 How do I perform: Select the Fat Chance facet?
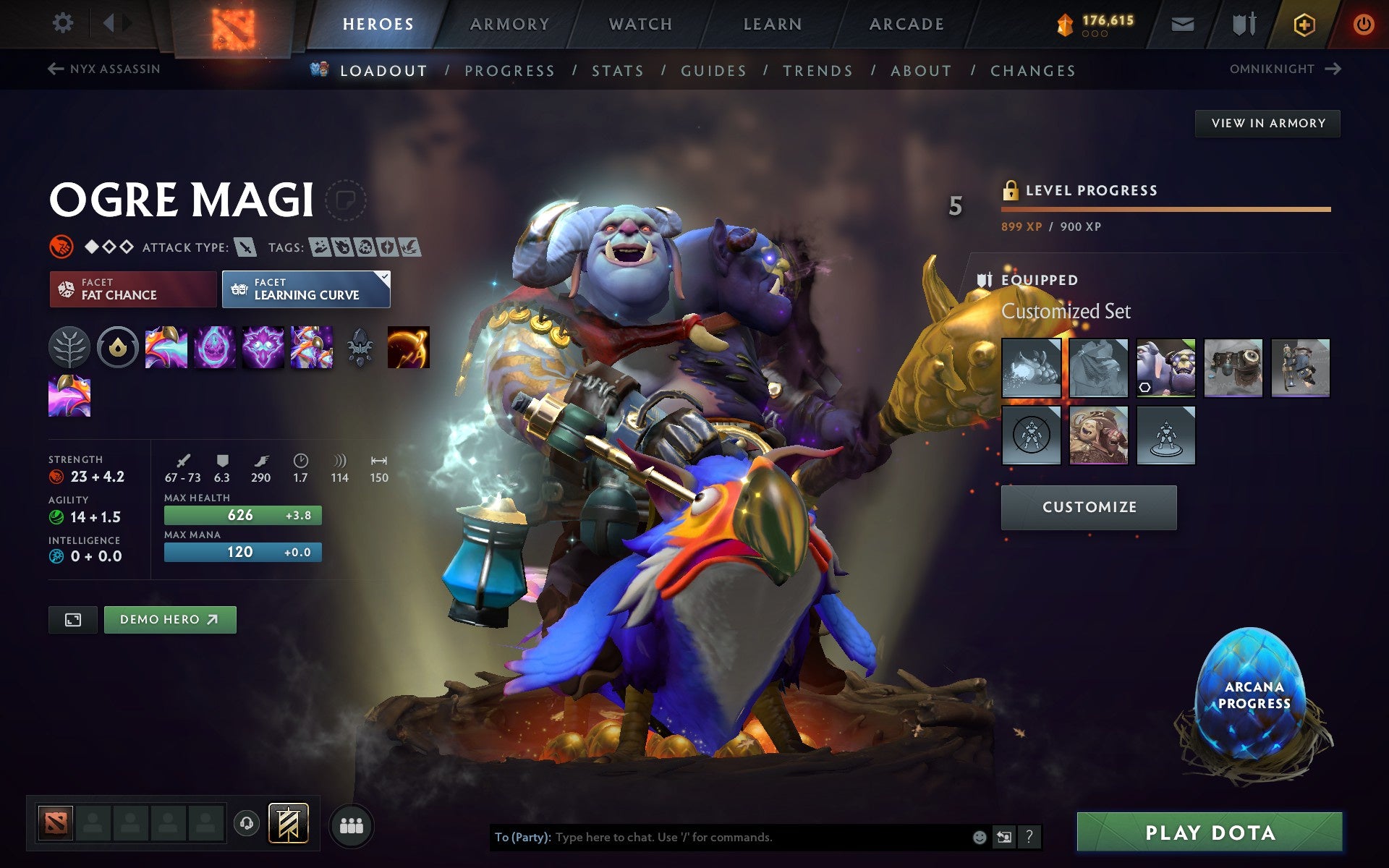pyautogui.click(x=132, y=289)
